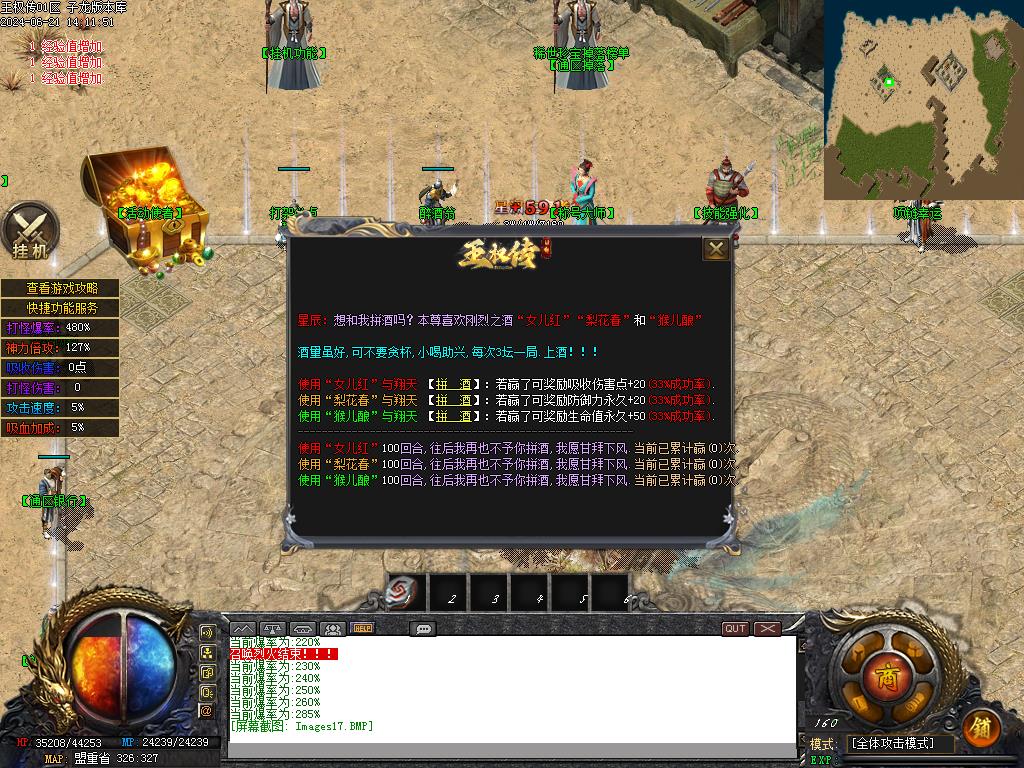Toggle the sound speaker icon
1024x768 pixels.
[207, 633]
